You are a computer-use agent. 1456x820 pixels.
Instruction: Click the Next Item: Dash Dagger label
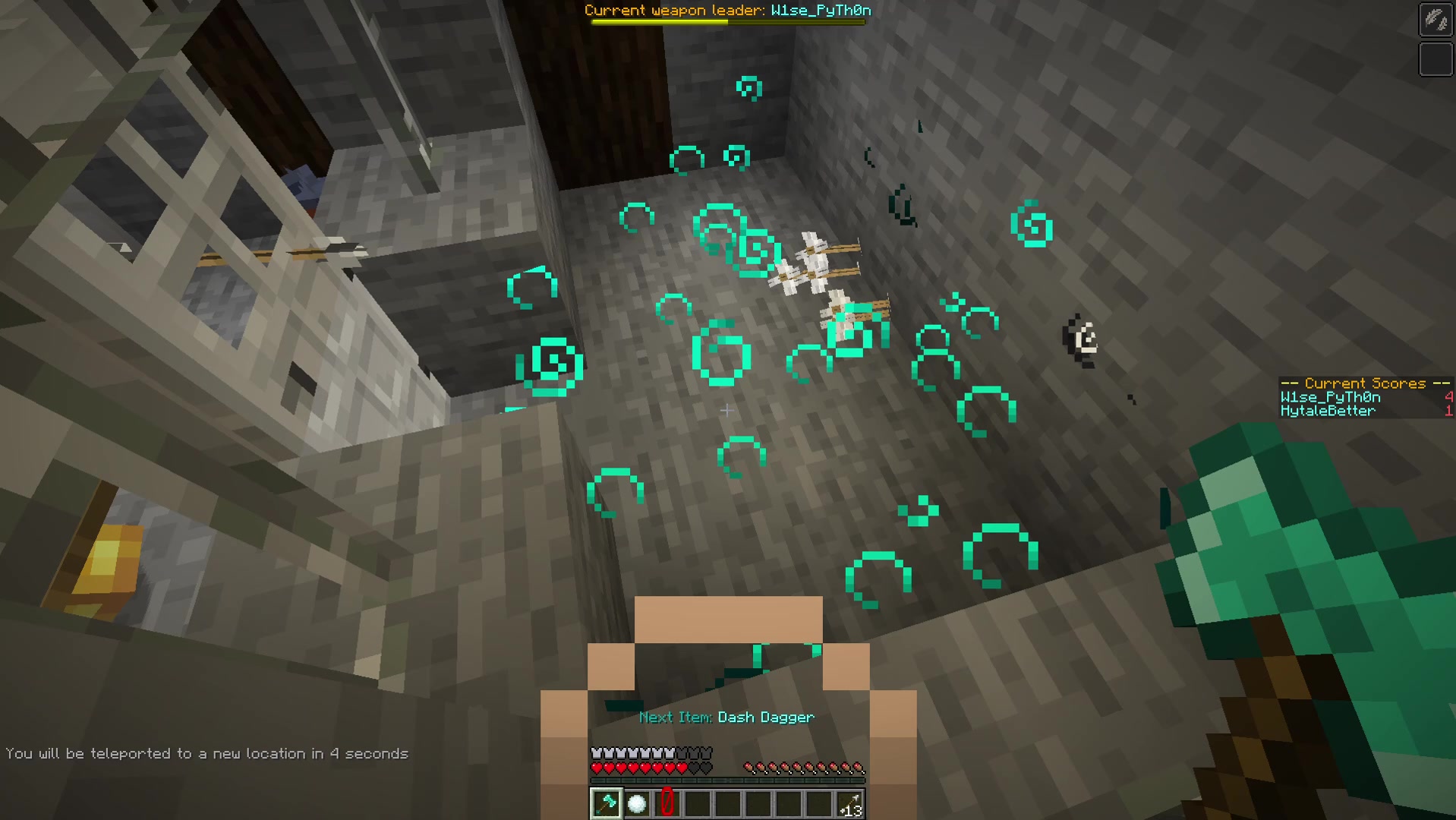[726, 716]
